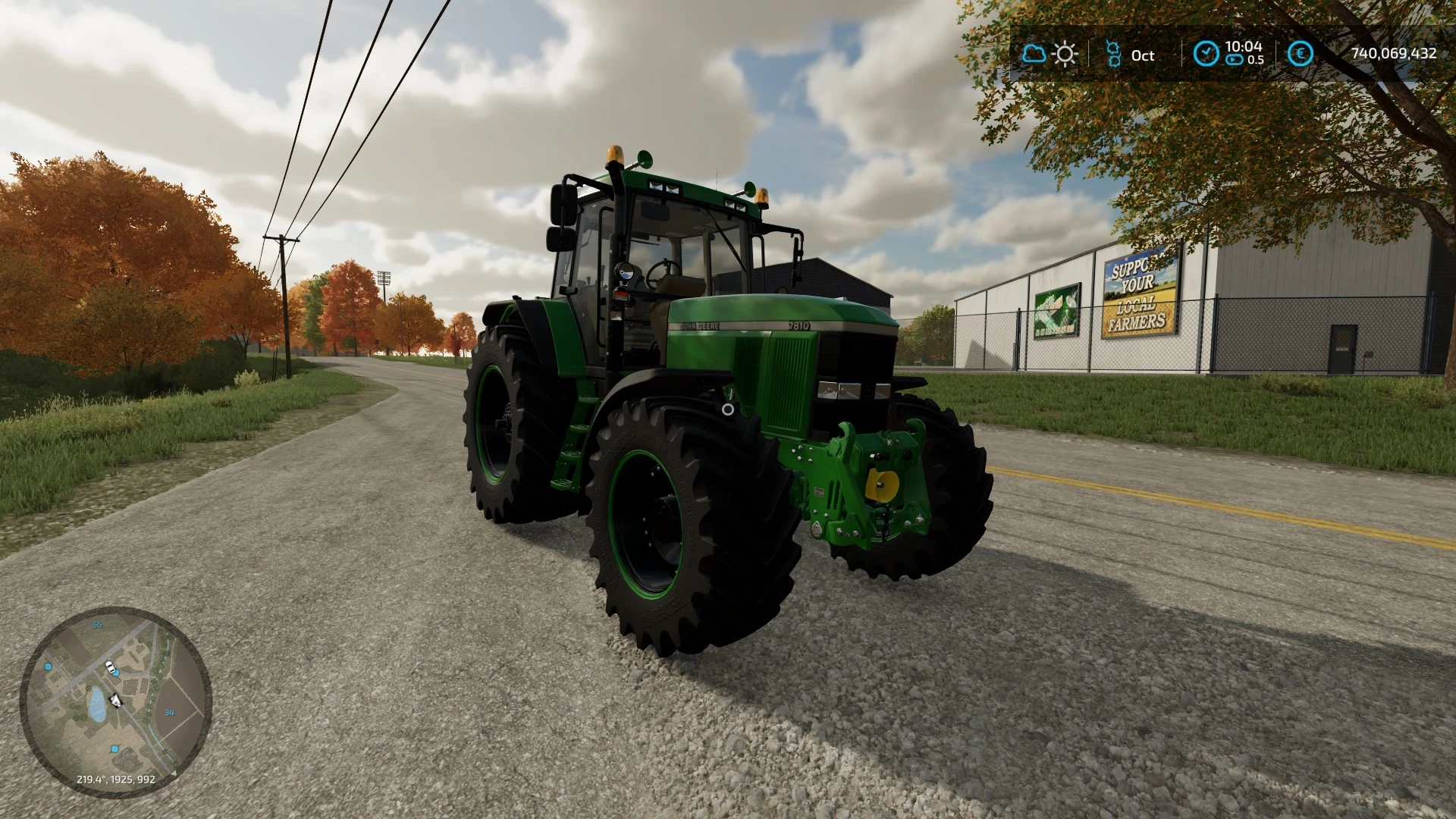Click the Oct month label
Screen dimensions: 1456x819
[1144, 56]
